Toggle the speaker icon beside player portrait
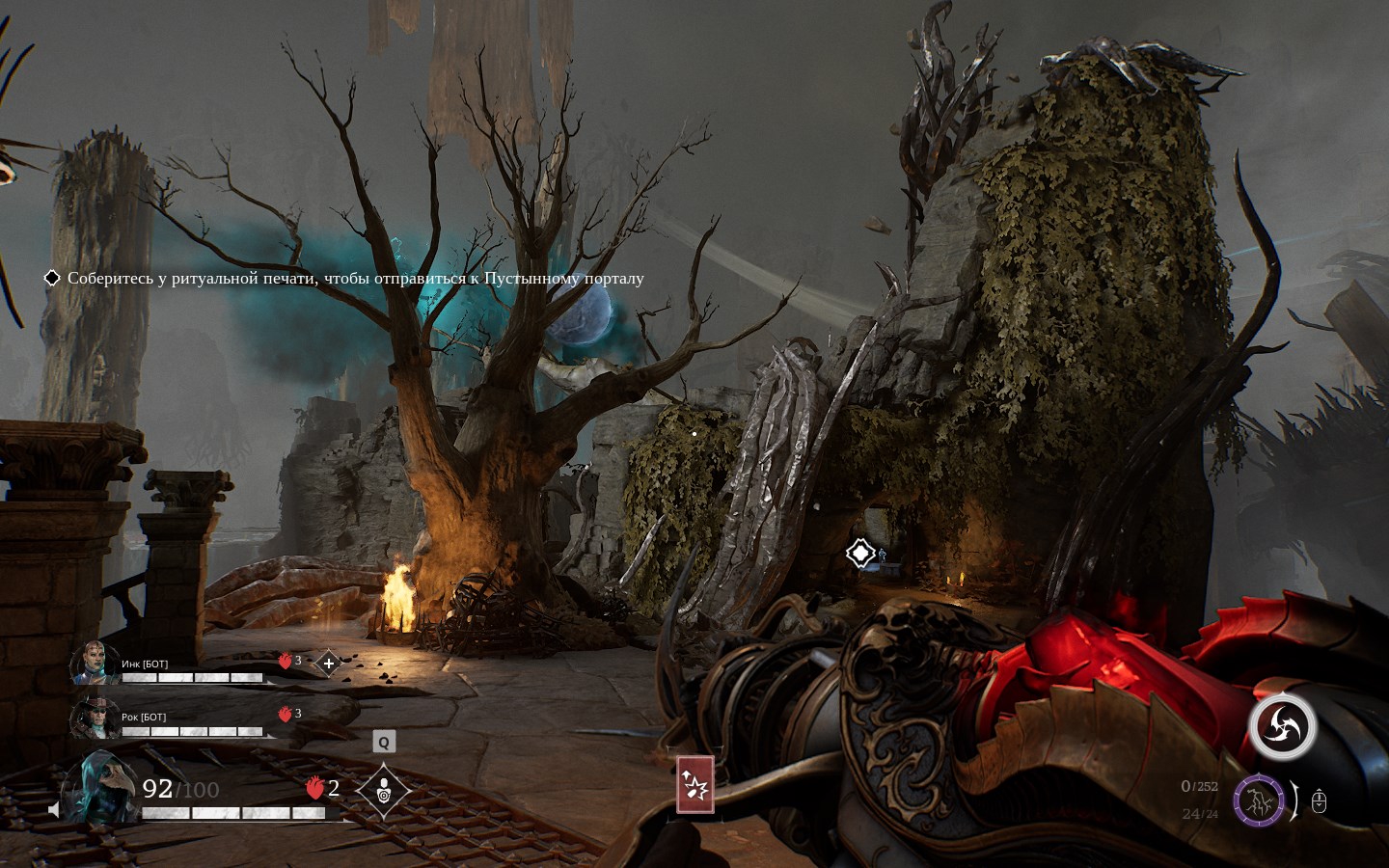 click(54, 810)
